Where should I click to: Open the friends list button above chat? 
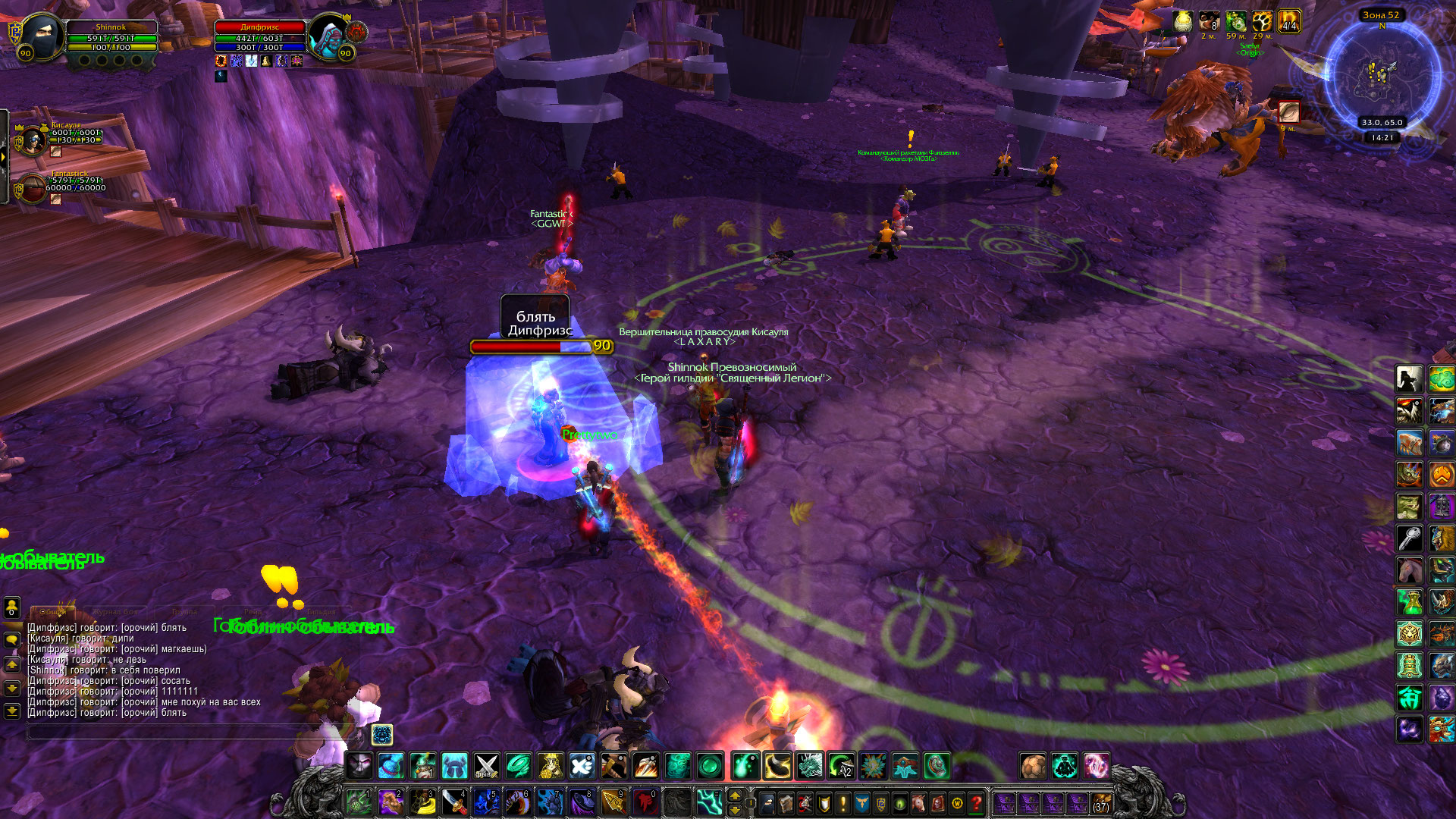(x=12, y=607)
